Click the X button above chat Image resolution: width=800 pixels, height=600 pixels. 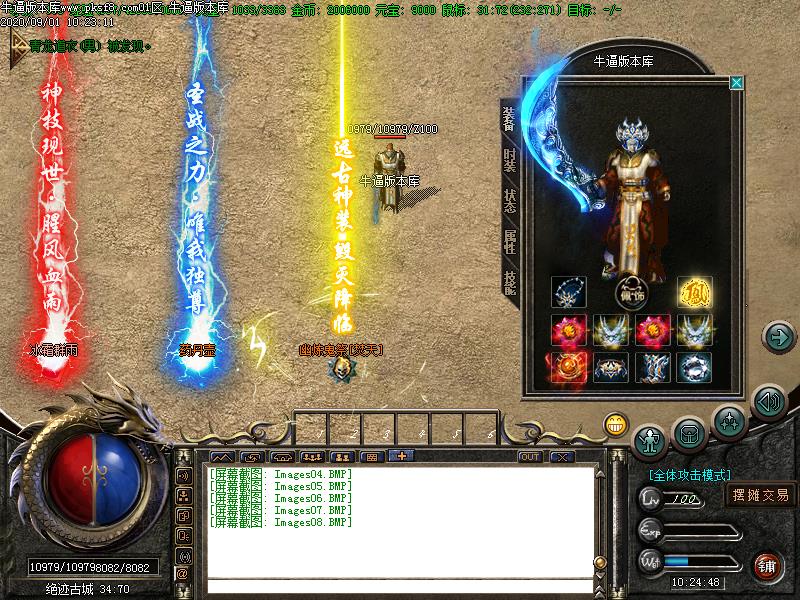pyautogui.click(x=562, y=456)
